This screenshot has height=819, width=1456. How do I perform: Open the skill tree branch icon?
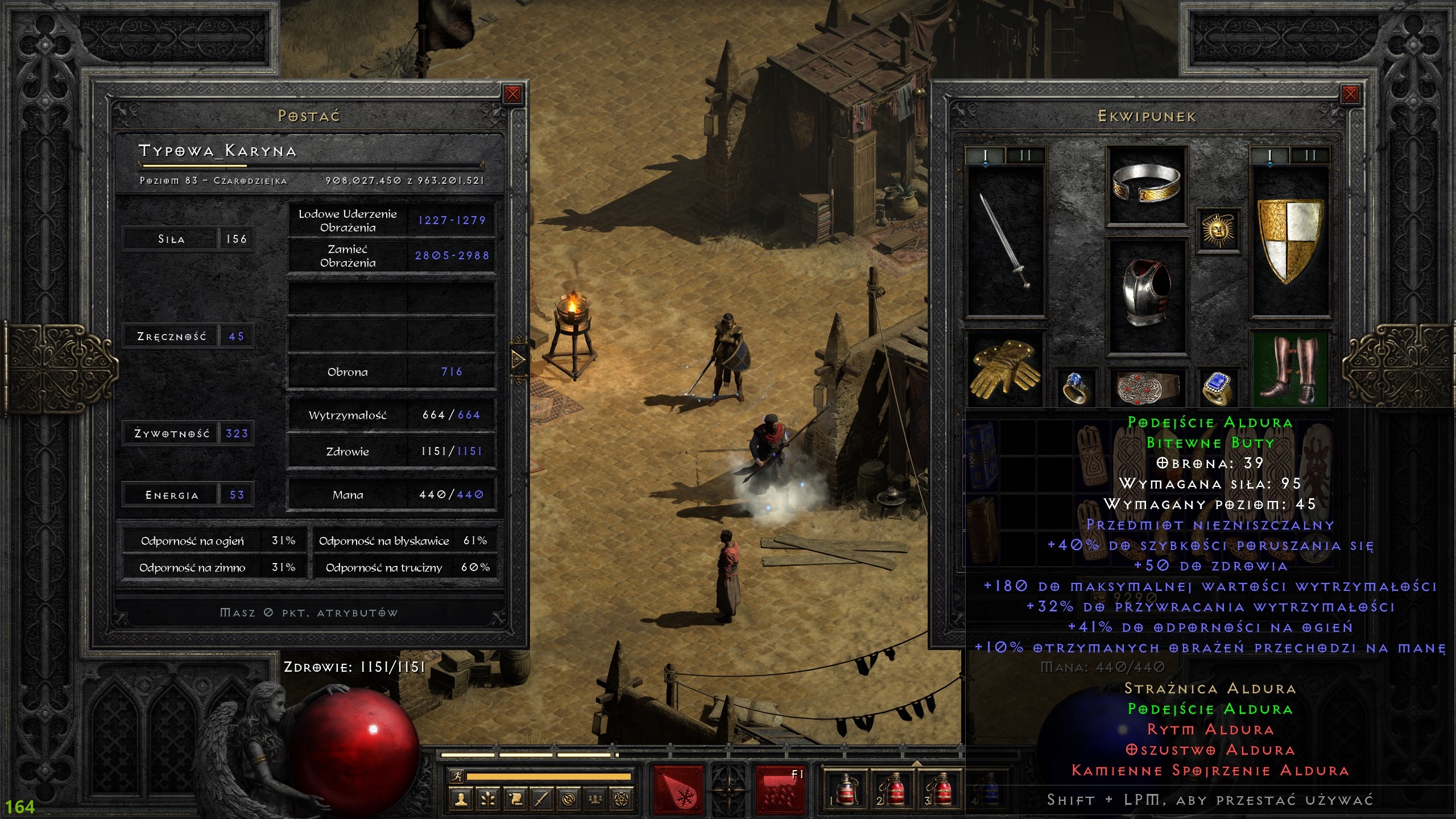tap(488, 800)
